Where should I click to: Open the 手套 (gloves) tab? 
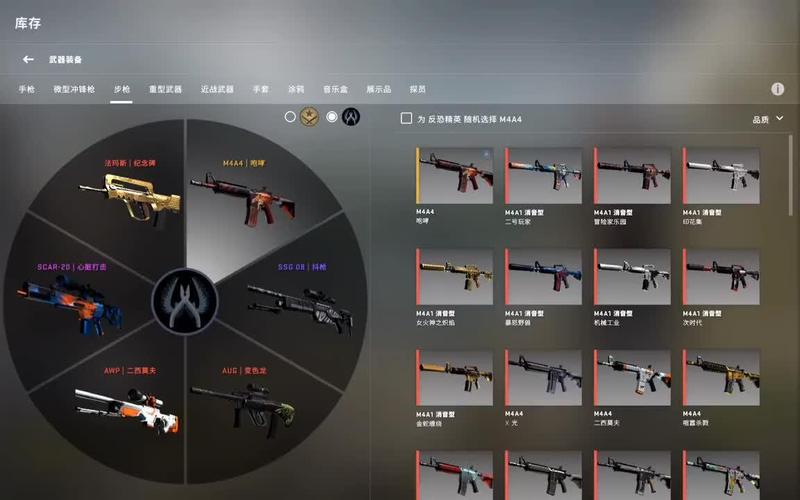pyautogui.click(x=261, y=89)
